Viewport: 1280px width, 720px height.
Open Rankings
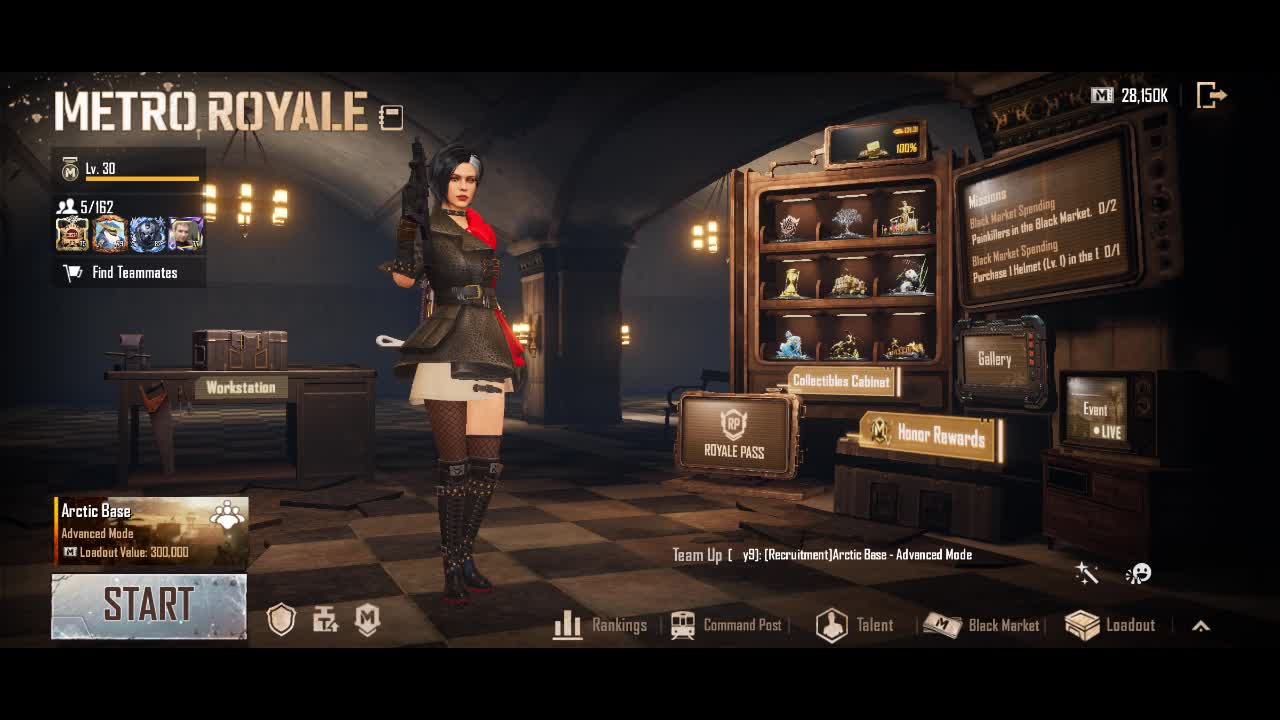(601, 625)
